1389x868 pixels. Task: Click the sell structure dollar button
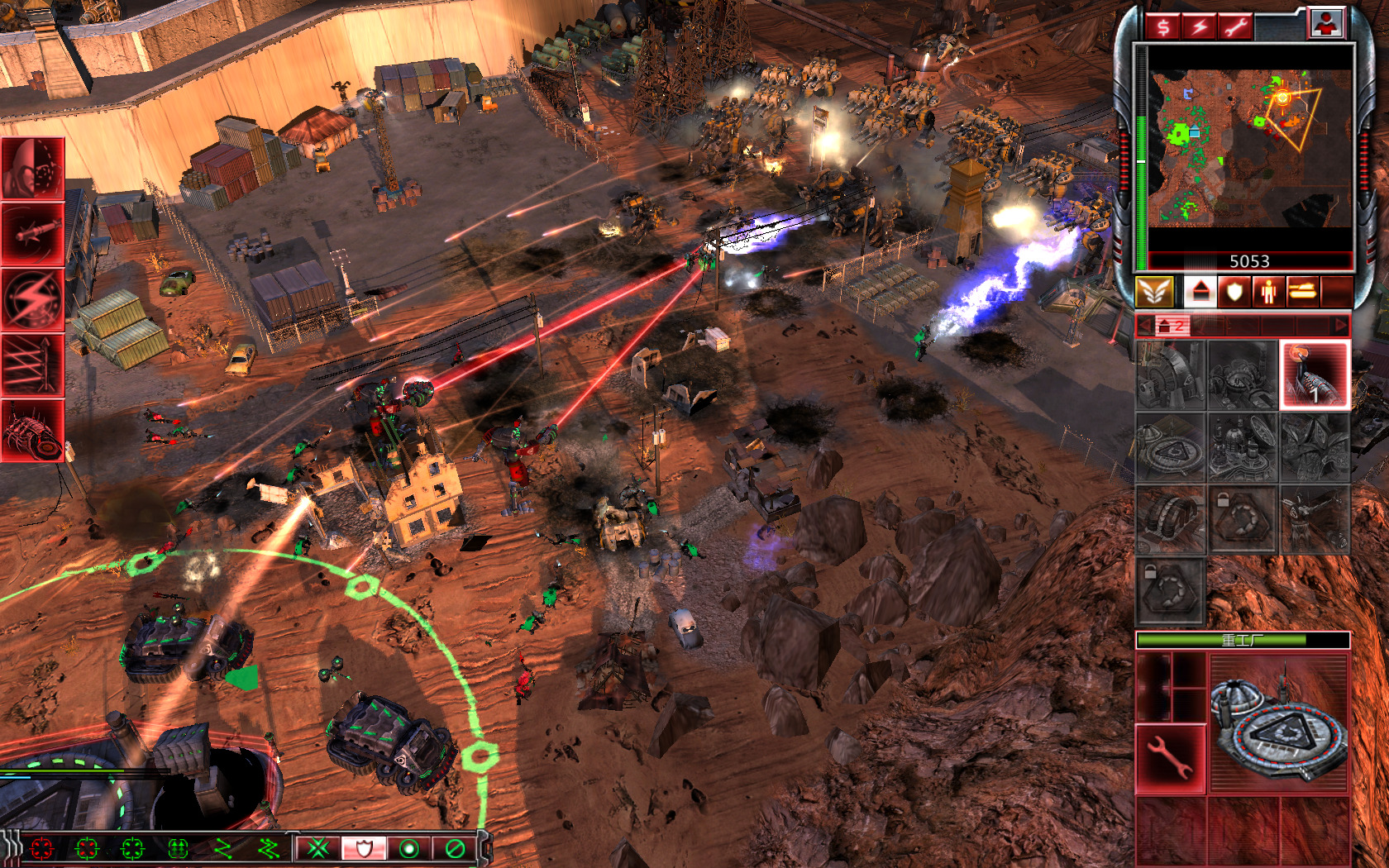1163,26
